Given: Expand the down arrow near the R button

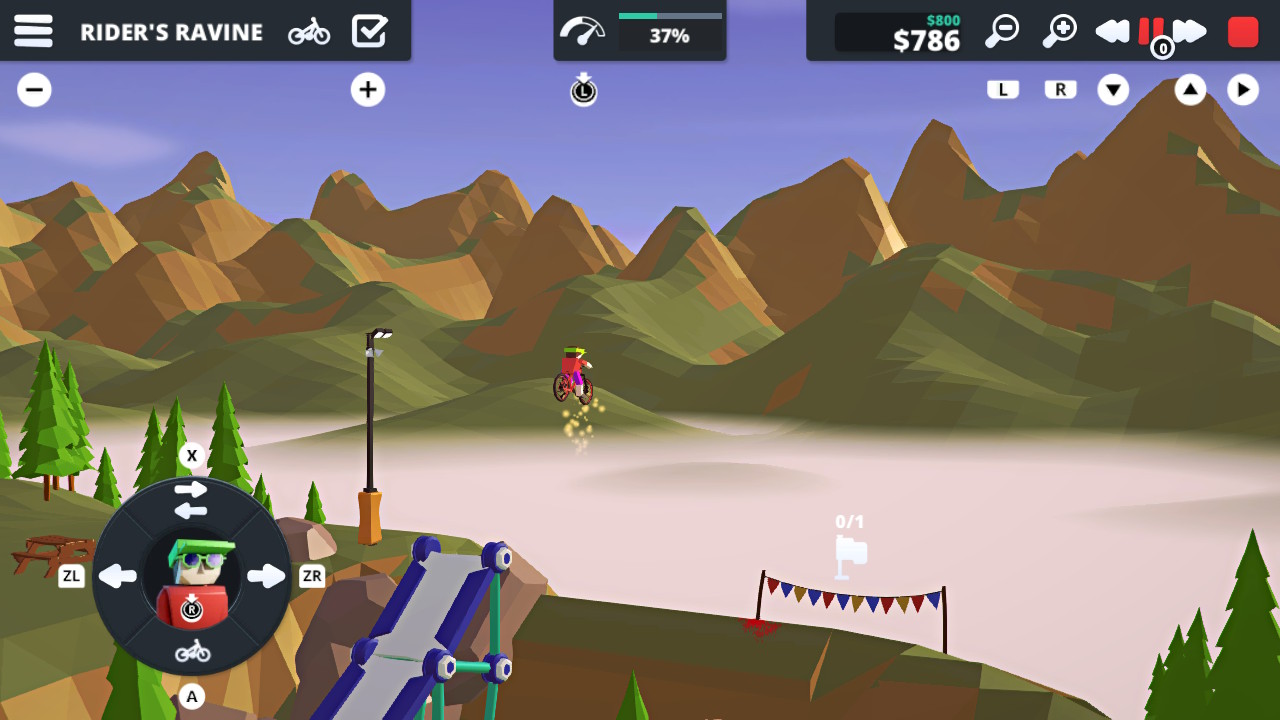Looking at the screenshot, I should [x=1113, y=89].
